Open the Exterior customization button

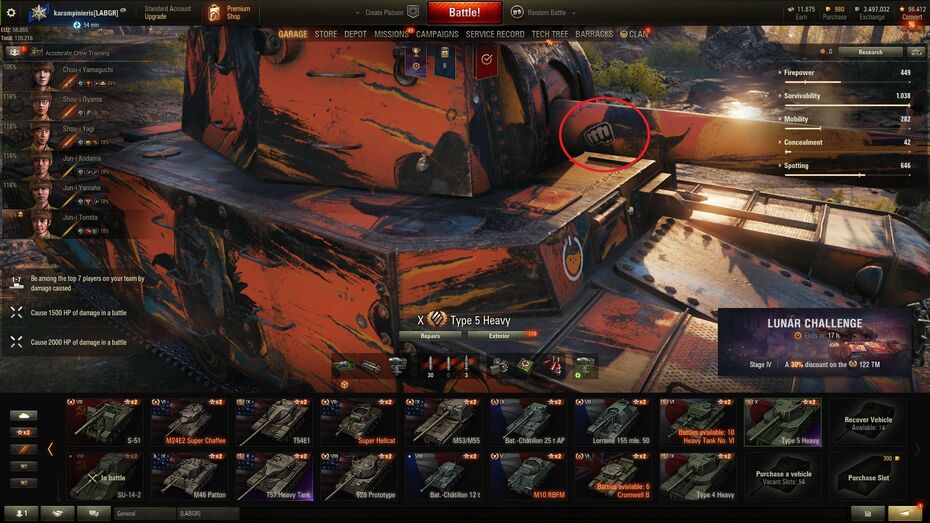[x=499, y=336]
